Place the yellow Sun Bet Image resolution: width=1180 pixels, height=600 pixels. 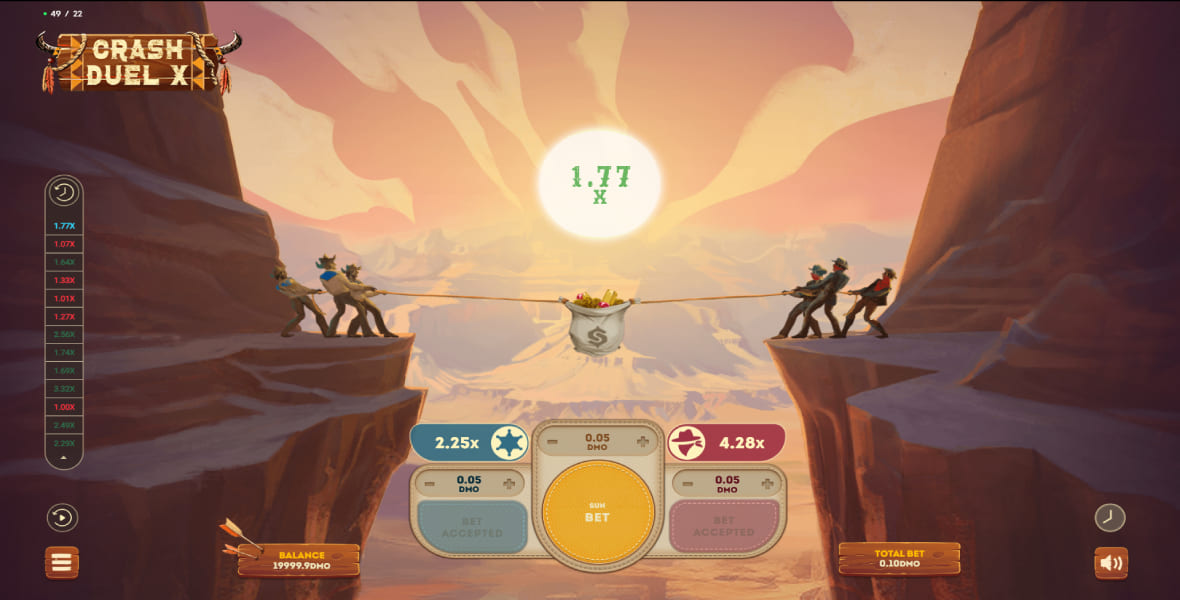pos(598,512)
